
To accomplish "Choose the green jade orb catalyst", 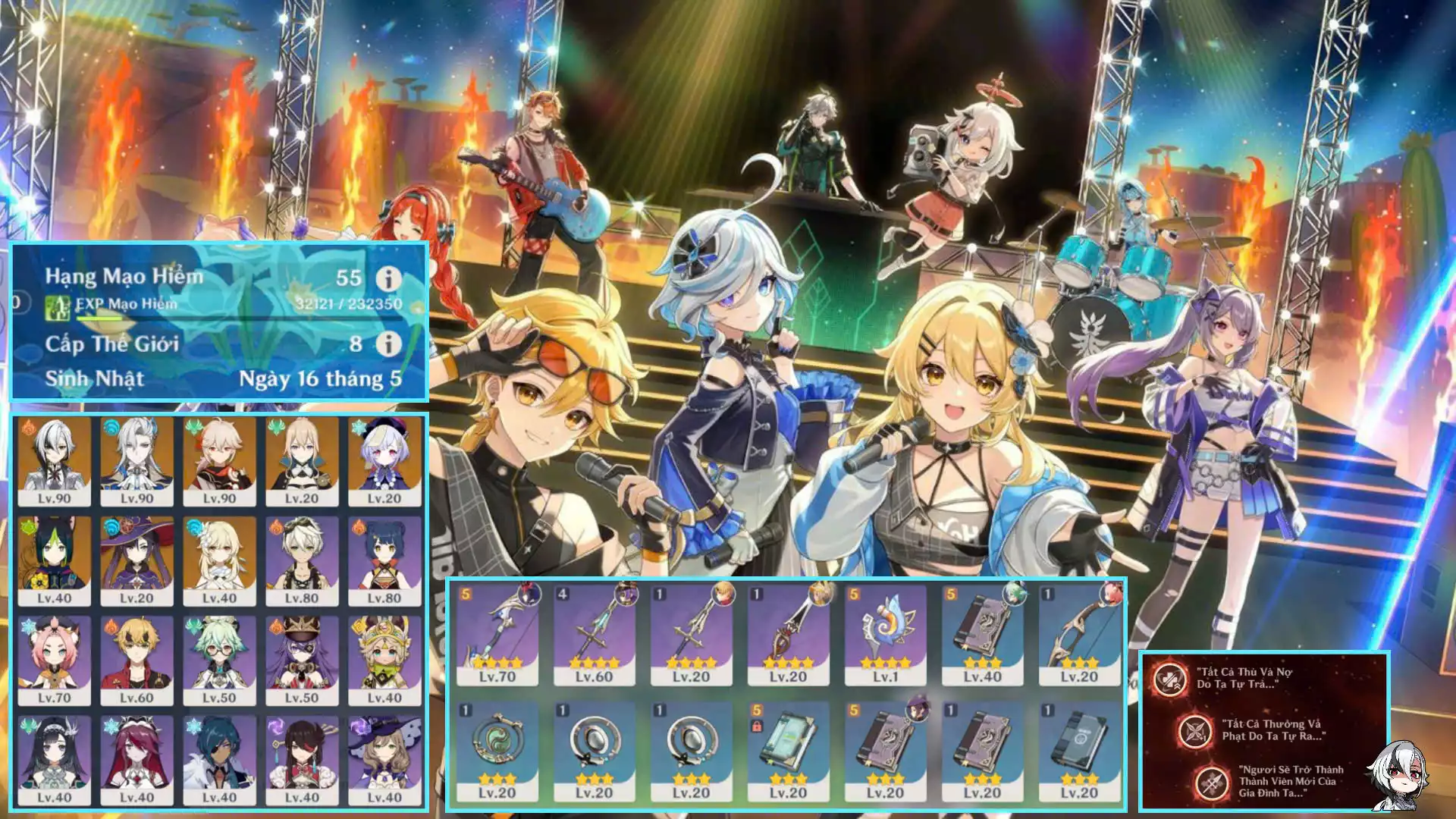I will coord(497,749).
